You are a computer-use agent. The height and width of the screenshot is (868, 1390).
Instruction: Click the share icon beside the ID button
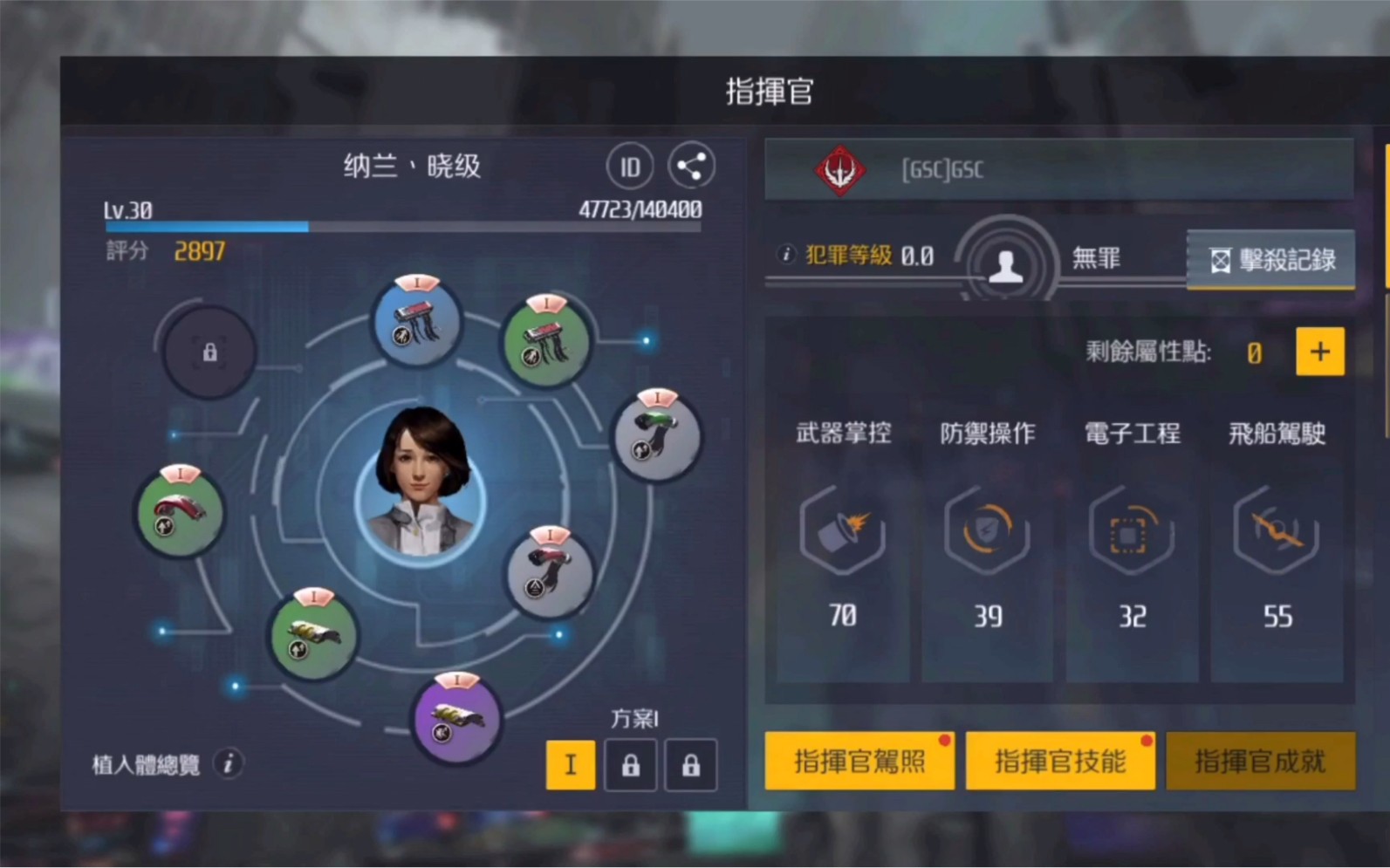(x=691, y=166)
